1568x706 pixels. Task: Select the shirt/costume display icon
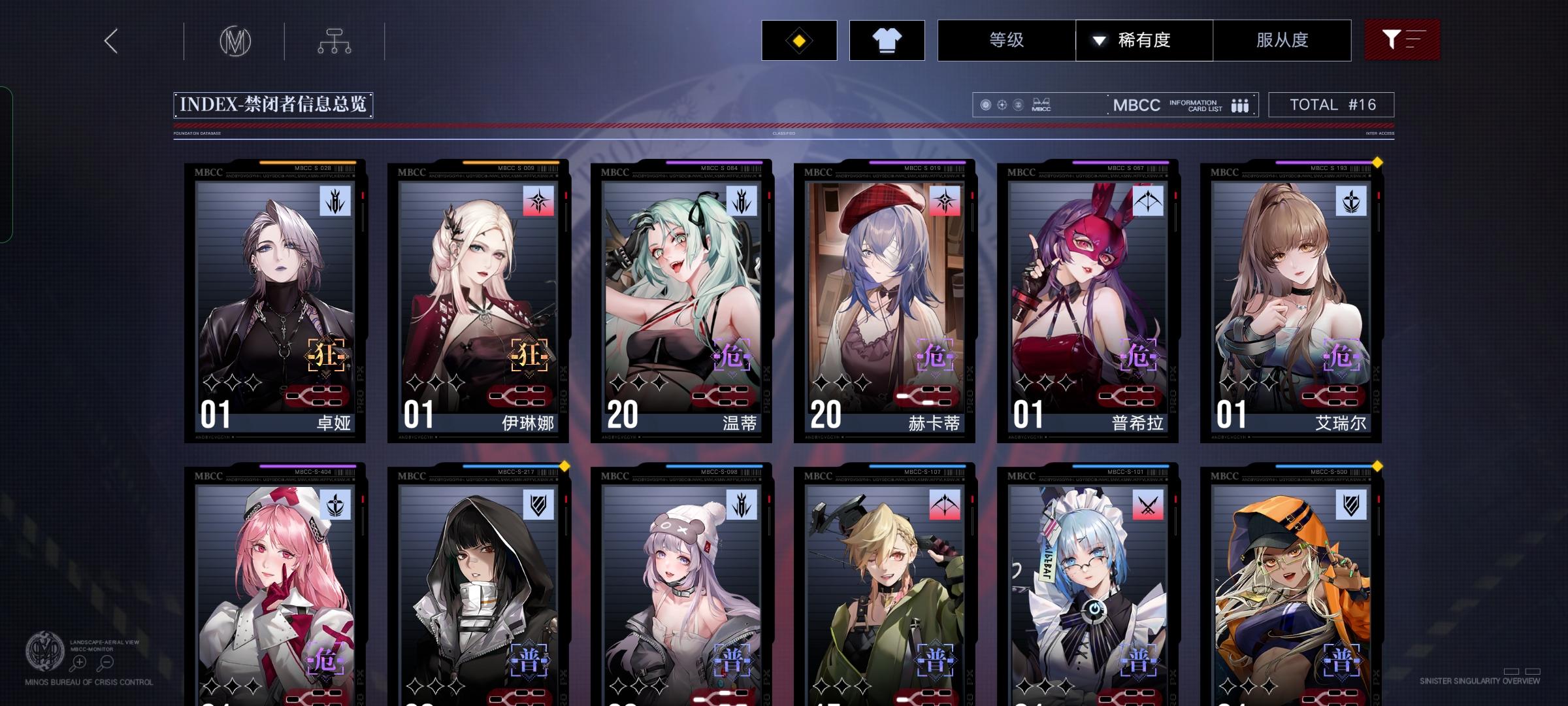(x=886, y=40)
